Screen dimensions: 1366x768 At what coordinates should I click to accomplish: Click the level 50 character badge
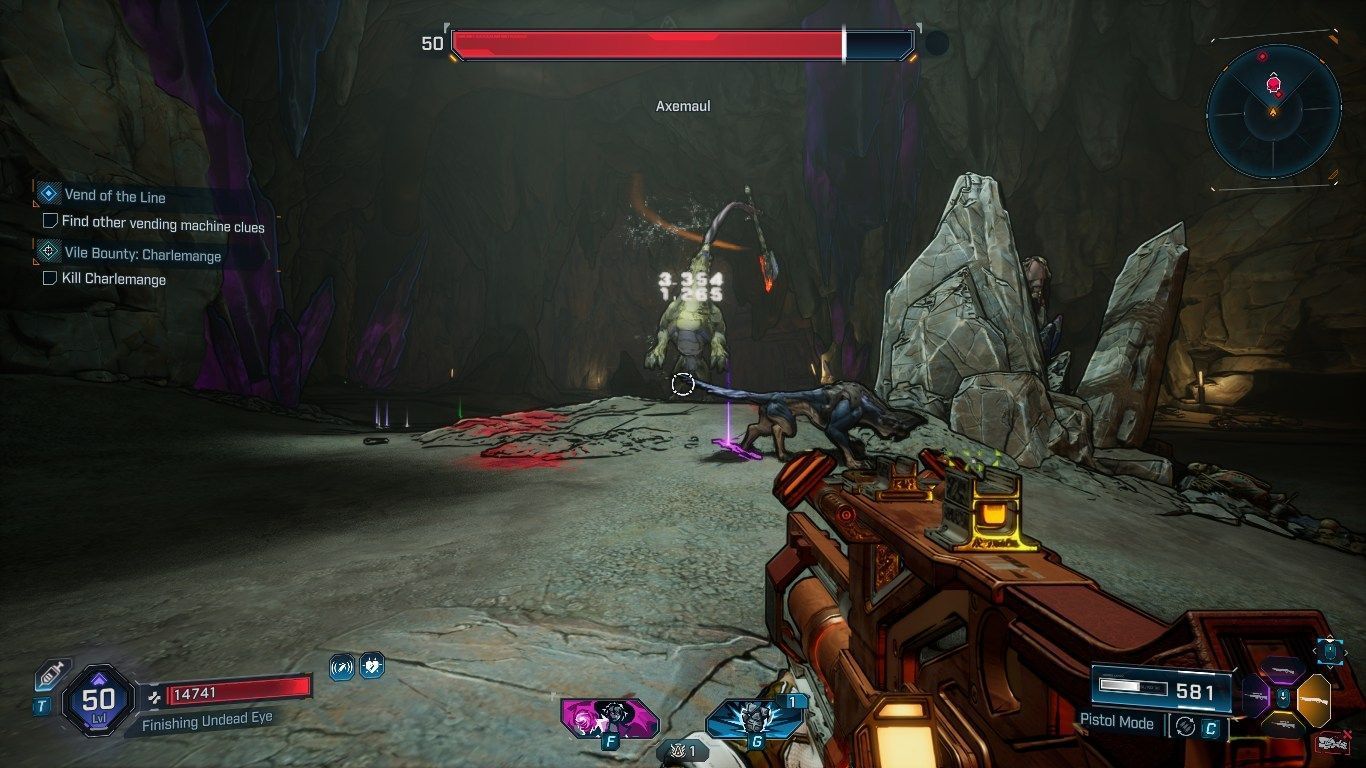(97, 699)
